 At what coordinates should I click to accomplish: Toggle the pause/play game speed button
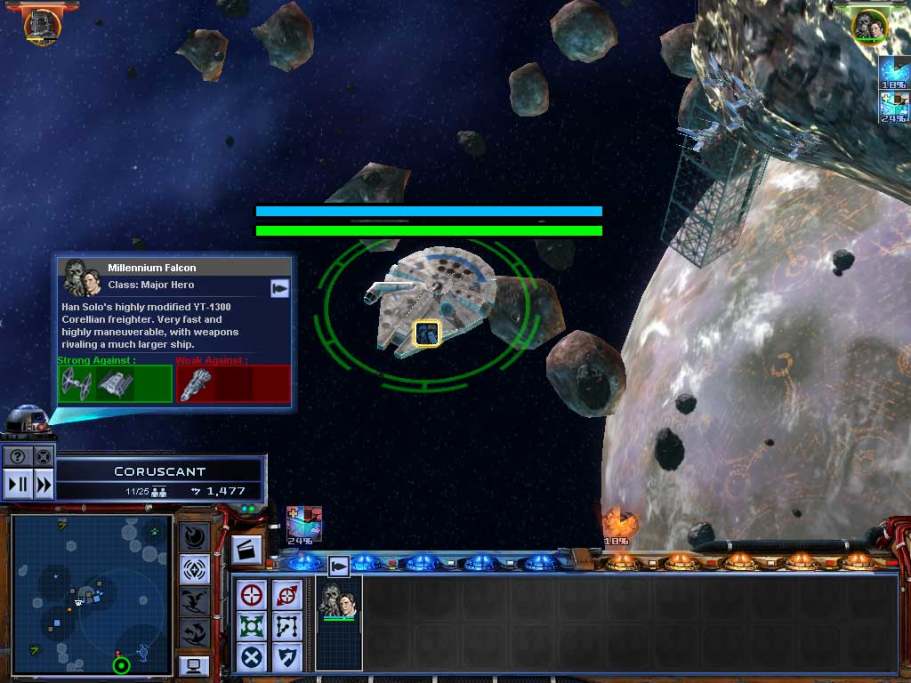click(x=18, y=485)
